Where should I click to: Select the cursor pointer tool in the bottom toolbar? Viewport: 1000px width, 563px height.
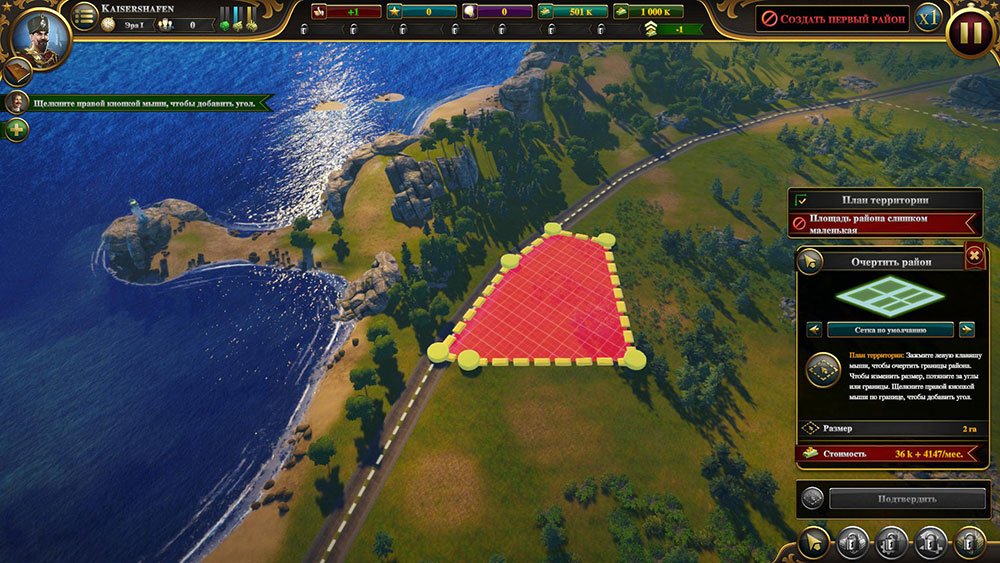(814, 542)
